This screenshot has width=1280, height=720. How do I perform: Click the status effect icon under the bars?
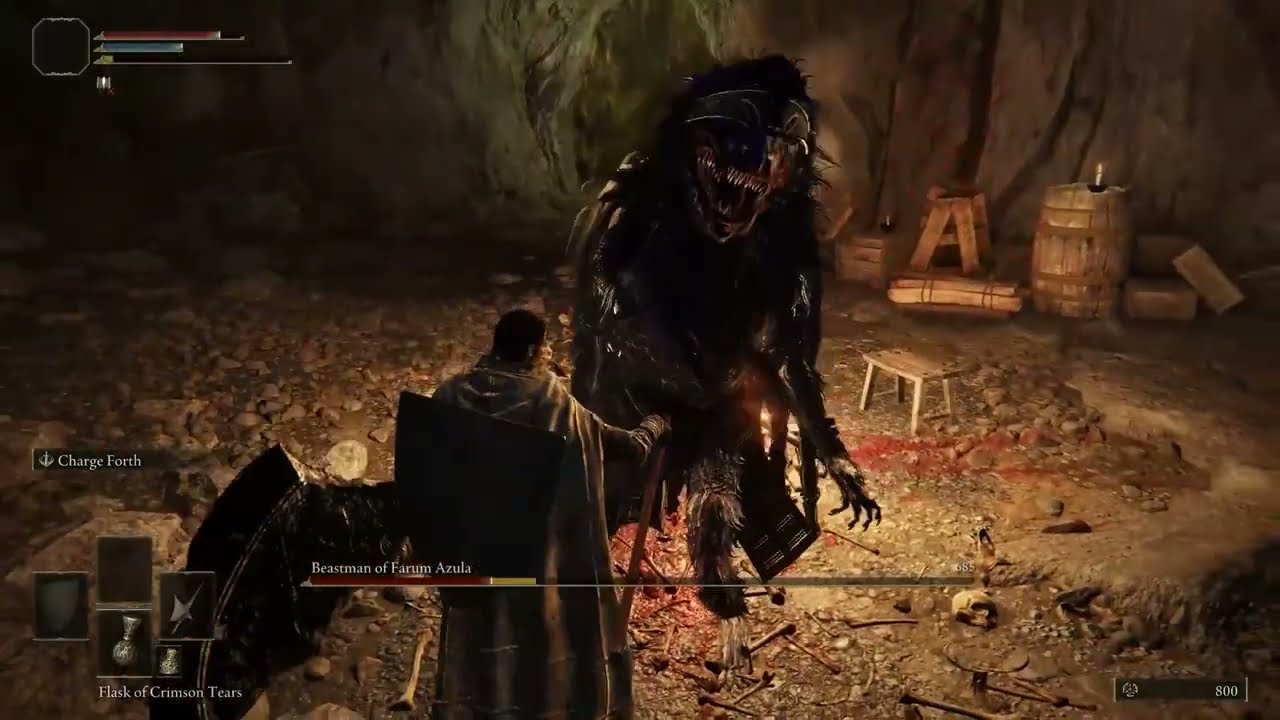[x=103, y=84]
